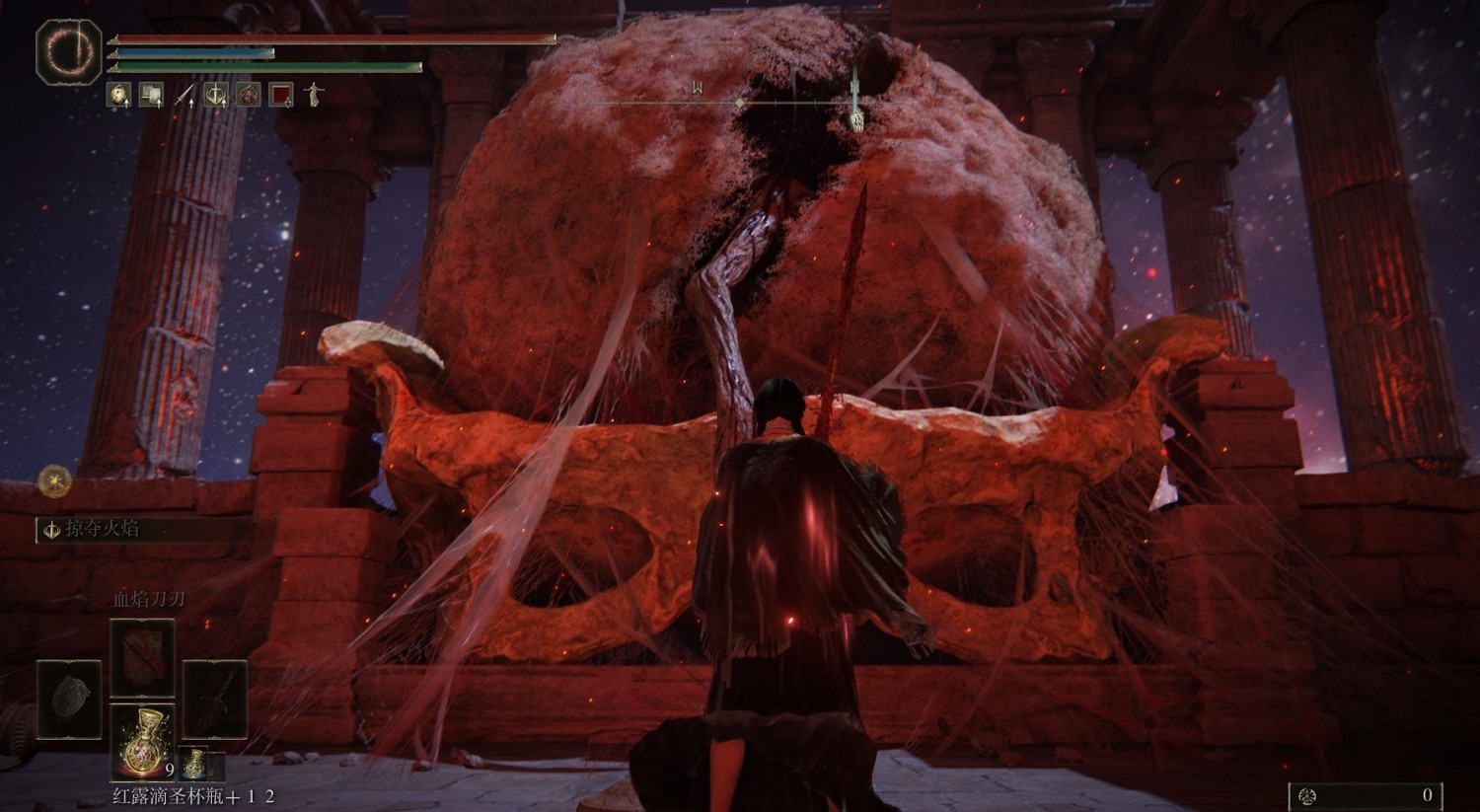This screenshot has width=1480, height=812.
Task: Click the left-hand shield equipment slot
Action: point(69,699)
